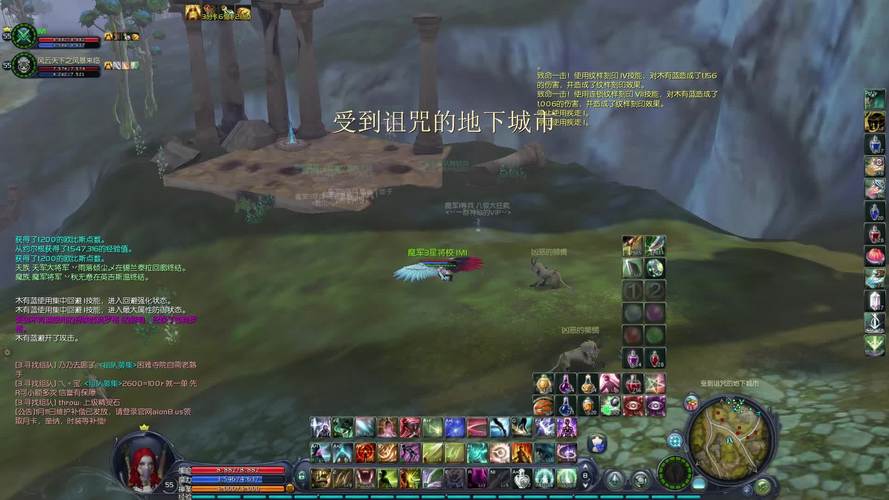Select the golden helmet buff icon
Image resolution: width=889 pixels, height=500 pixels.
tap(192, 12)
